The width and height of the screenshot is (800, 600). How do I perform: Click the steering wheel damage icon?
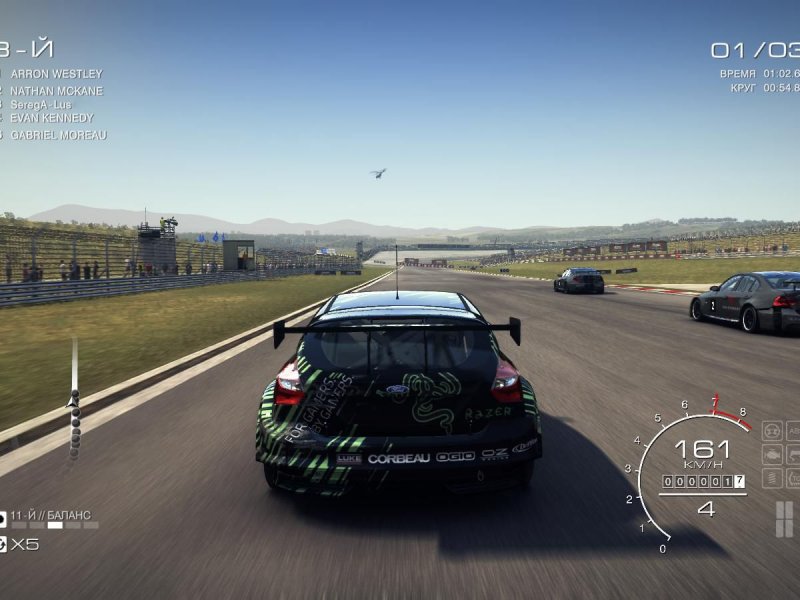771,431
